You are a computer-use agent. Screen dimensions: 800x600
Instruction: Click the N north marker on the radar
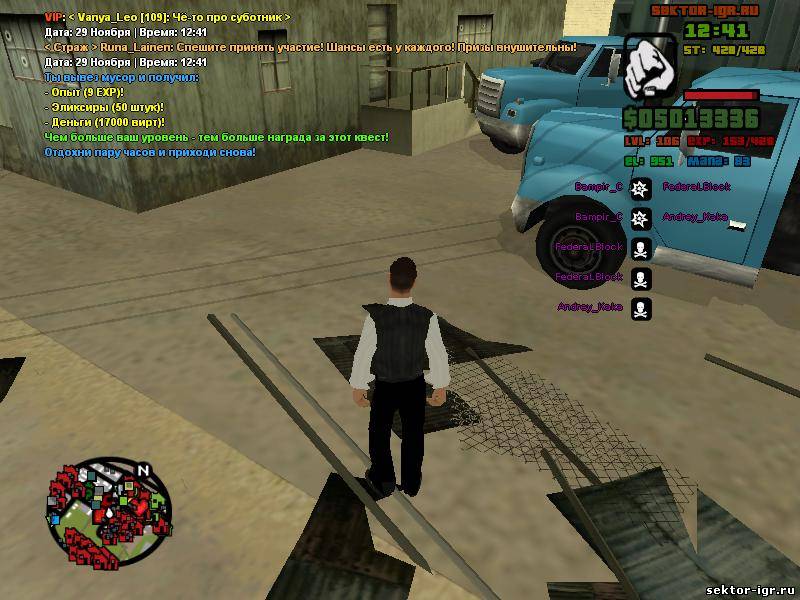click(143, 470)
